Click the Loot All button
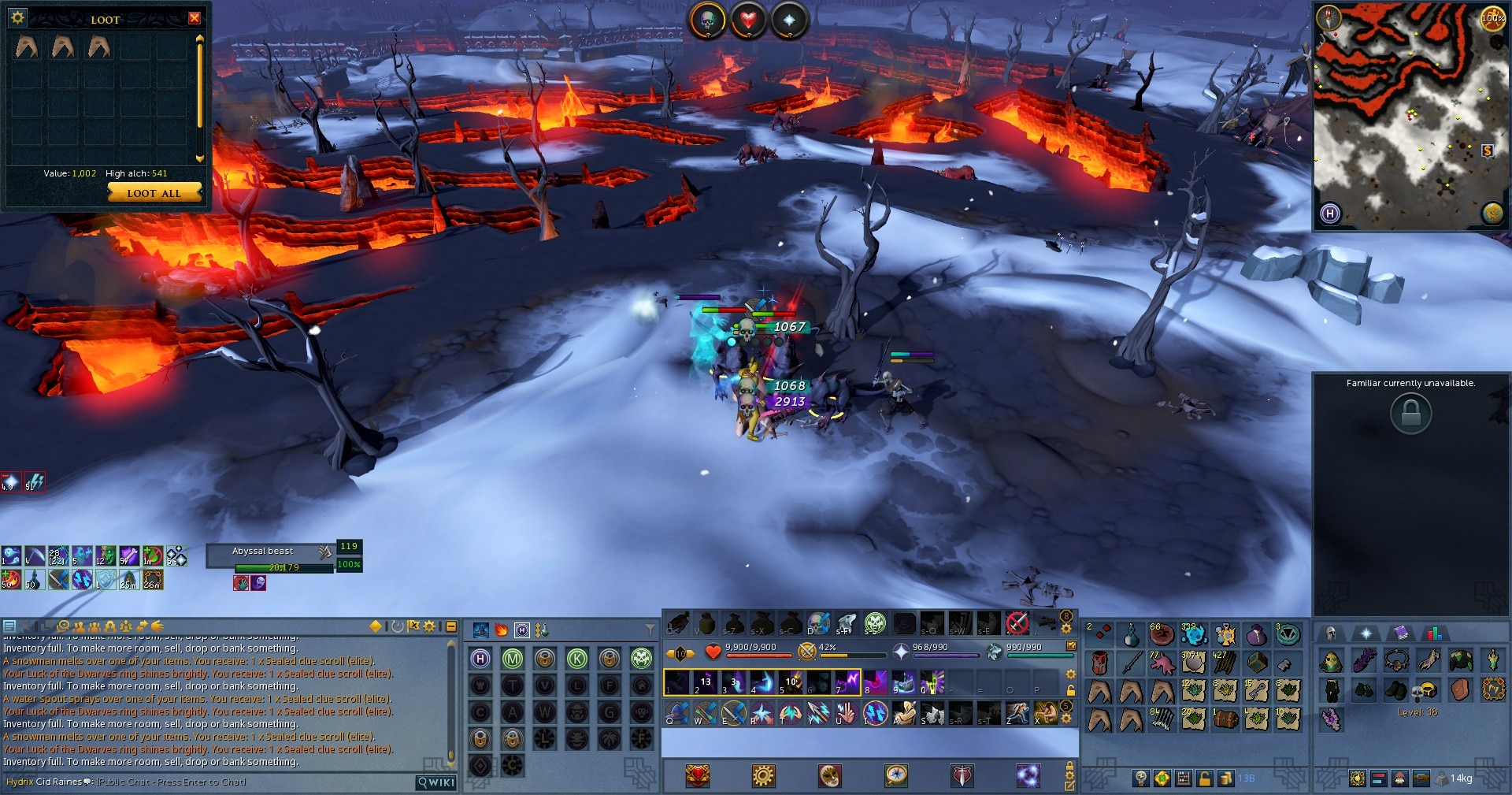 coord(154,193)
